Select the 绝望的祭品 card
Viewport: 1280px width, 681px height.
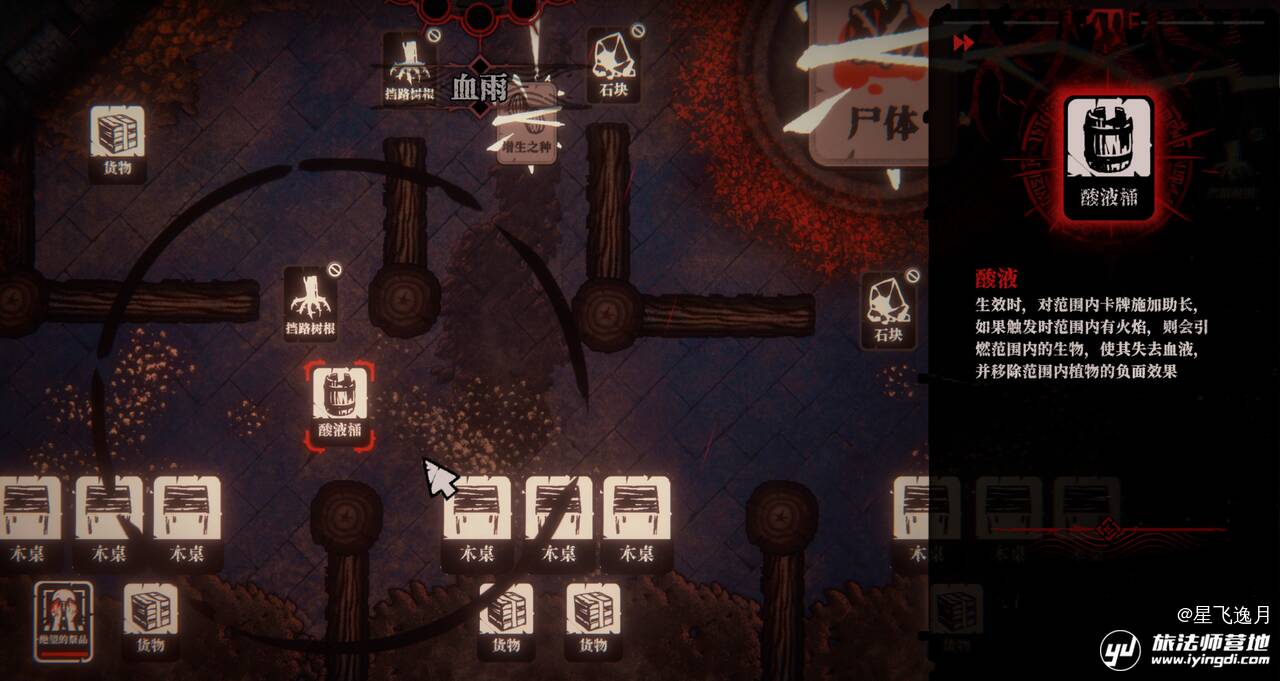[x=64, y=621]
